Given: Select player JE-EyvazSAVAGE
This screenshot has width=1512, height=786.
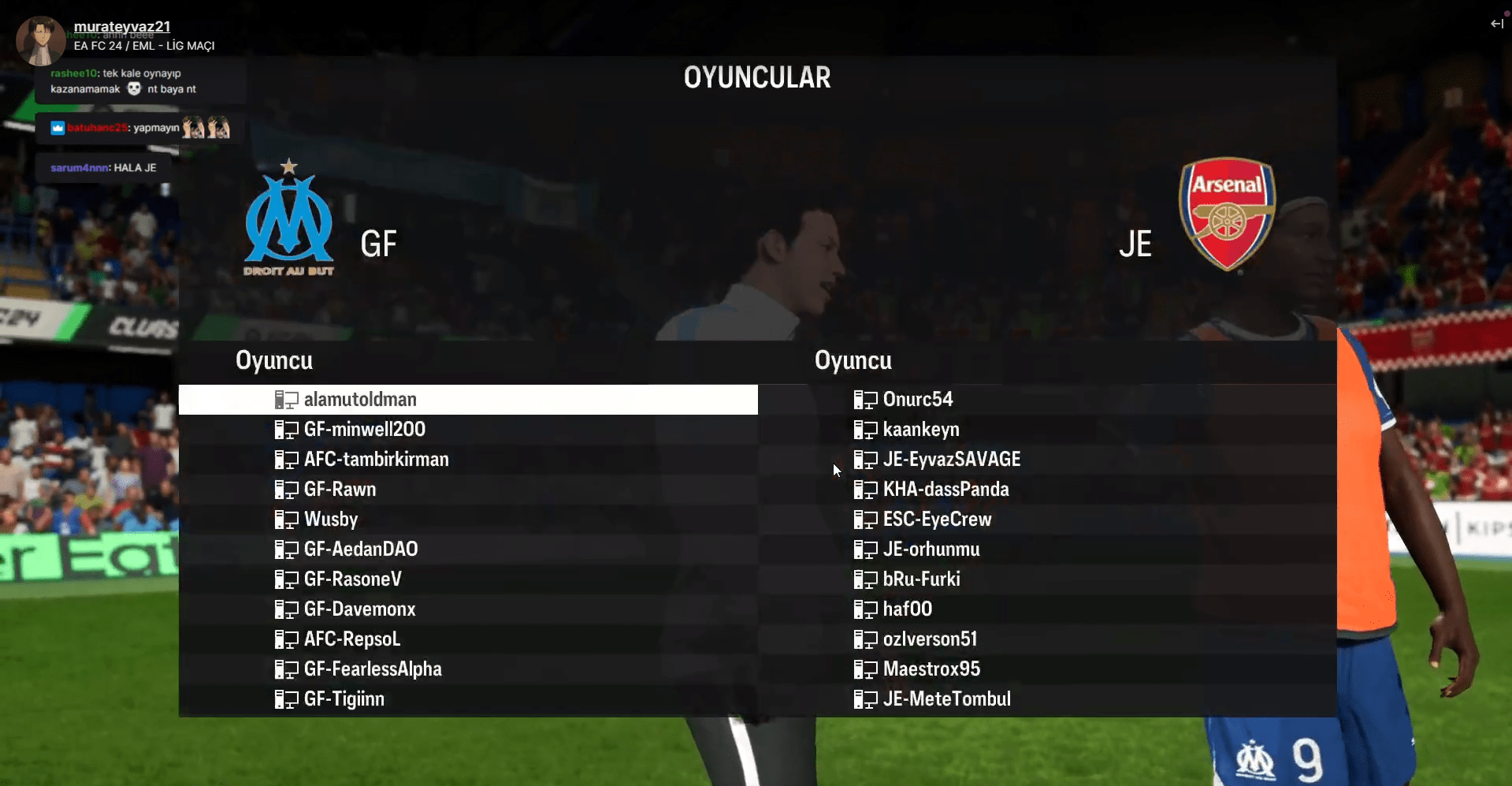Looking at the screenshot, I should point(951,460).
